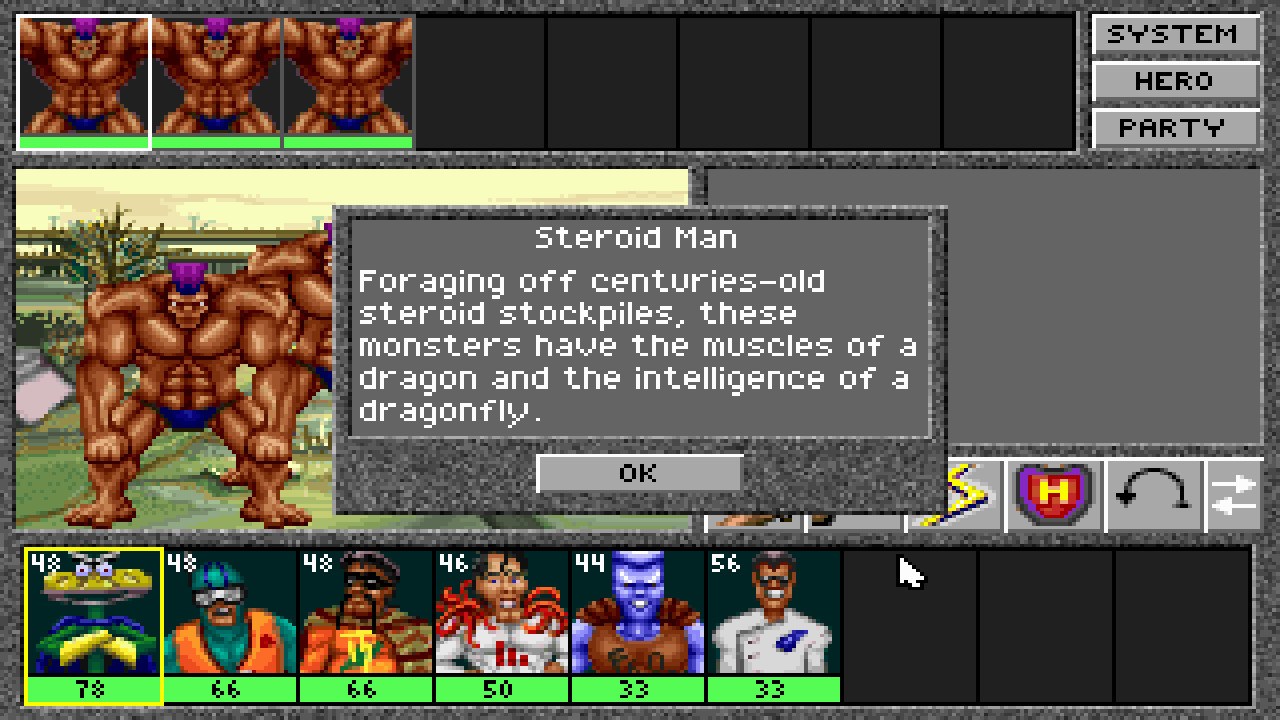This screenshot has width=1280, height=720.
Task: Click the Steroid Man sprite in the battle view
Action: pyautogui.click(x=185, y=360)
